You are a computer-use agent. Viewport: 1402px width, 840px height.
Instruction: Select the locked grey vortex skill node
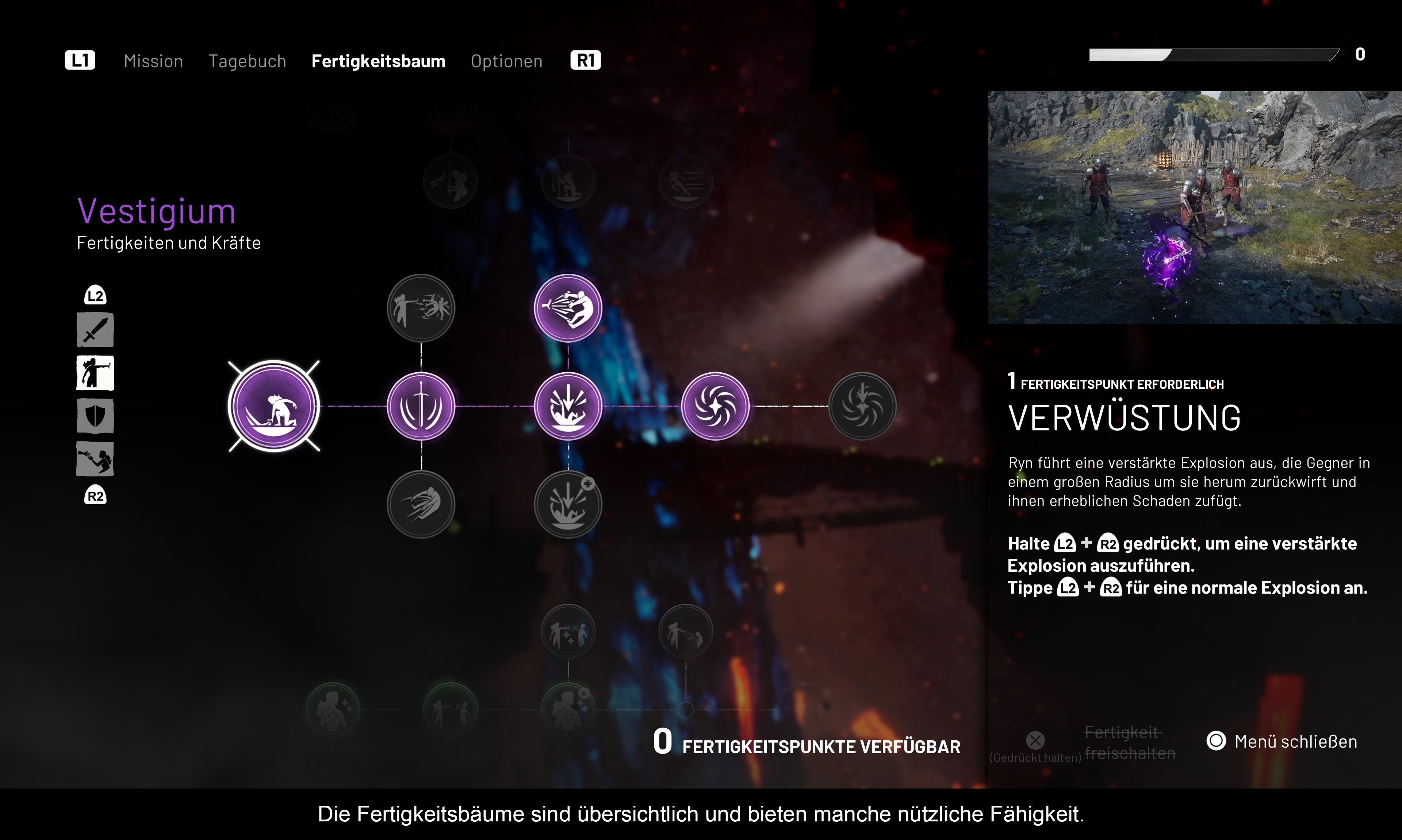862,406
